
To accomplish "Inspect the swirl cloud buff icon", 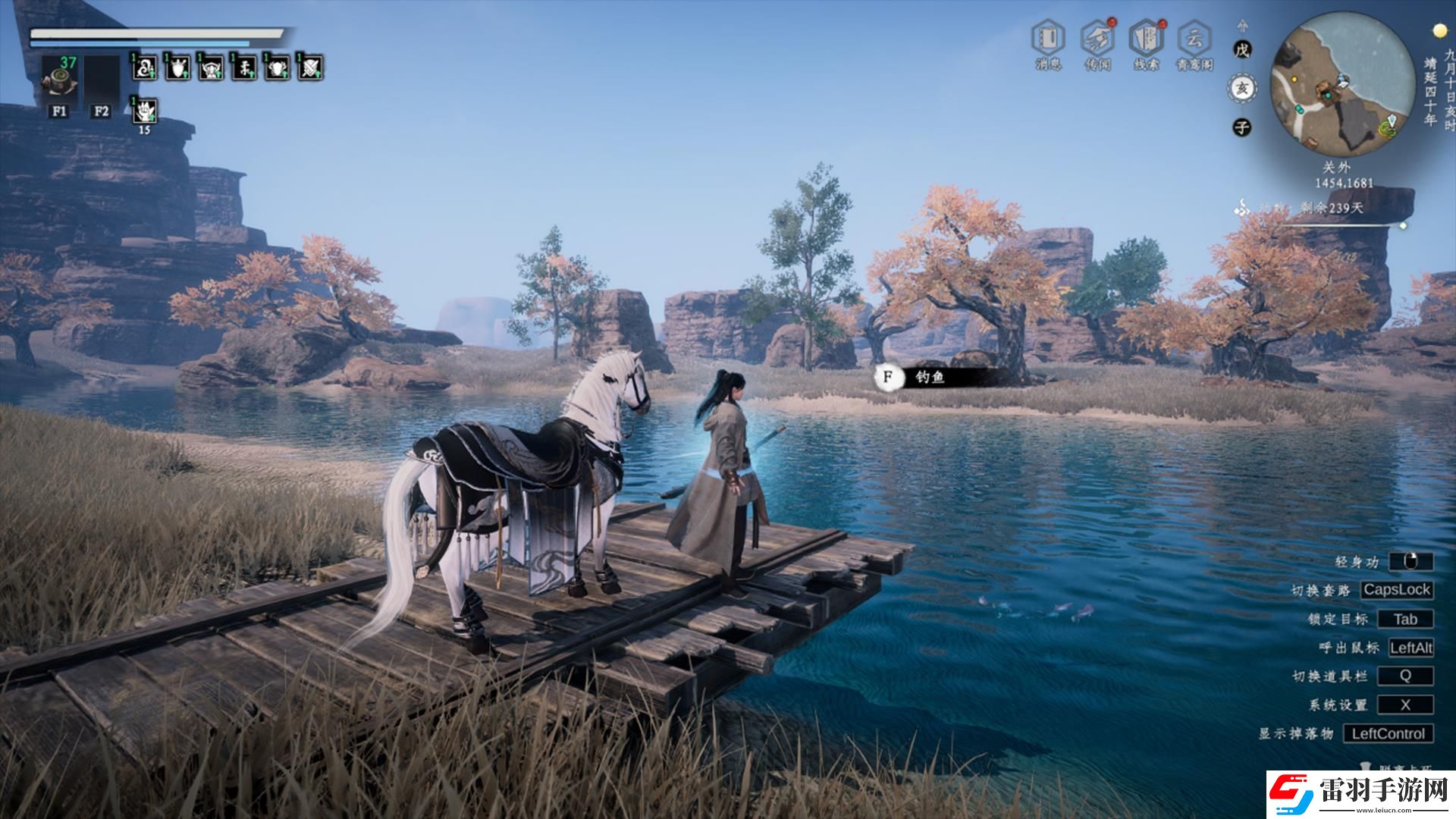I will (x=144, y=68).
